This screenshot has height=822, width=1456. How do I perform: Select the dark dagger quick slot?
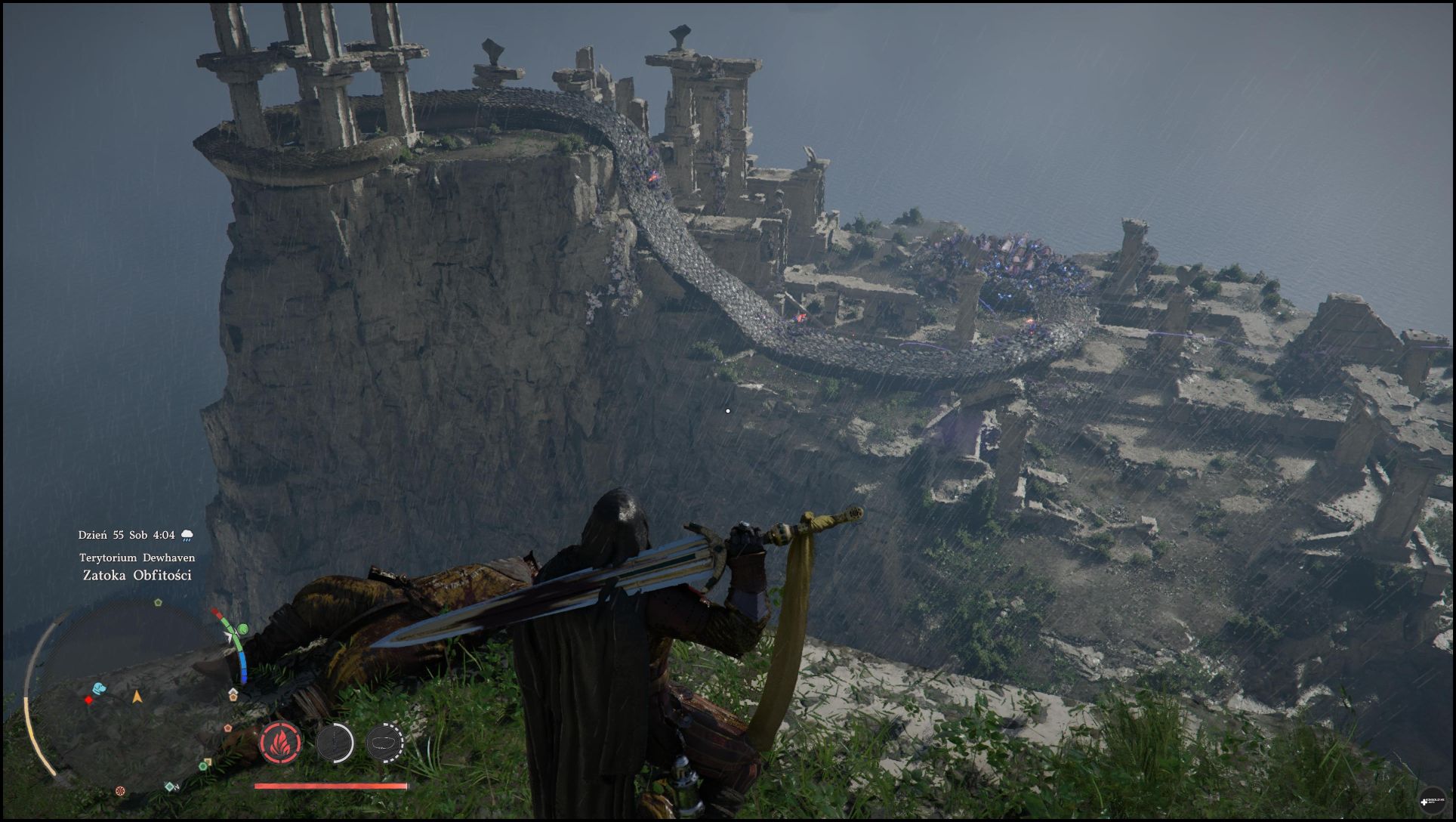[x=334, y=742]
